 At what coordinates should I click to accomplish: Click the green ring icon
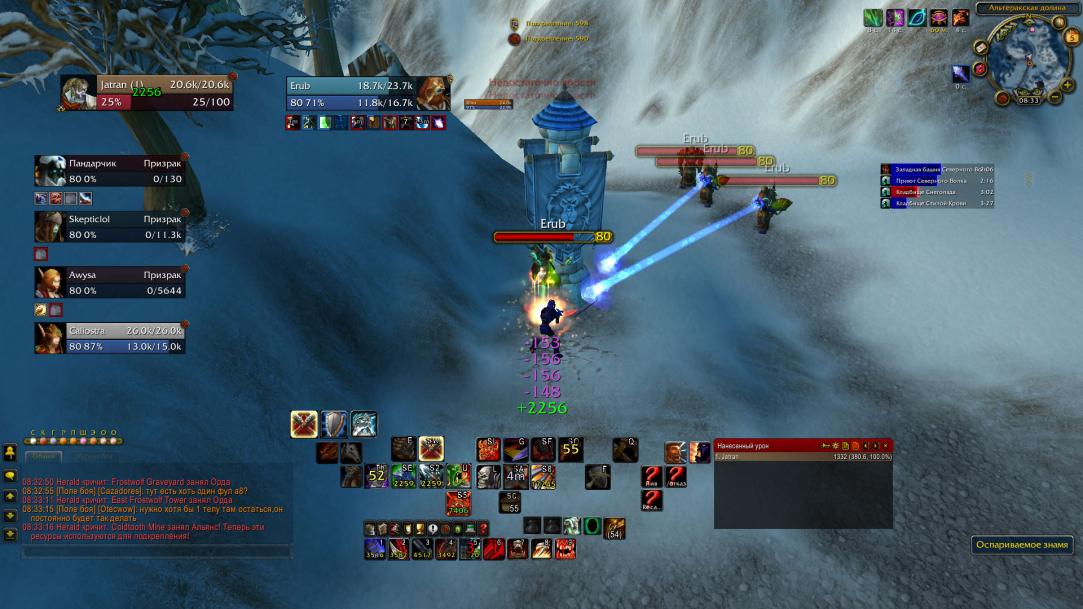point(593,525)
